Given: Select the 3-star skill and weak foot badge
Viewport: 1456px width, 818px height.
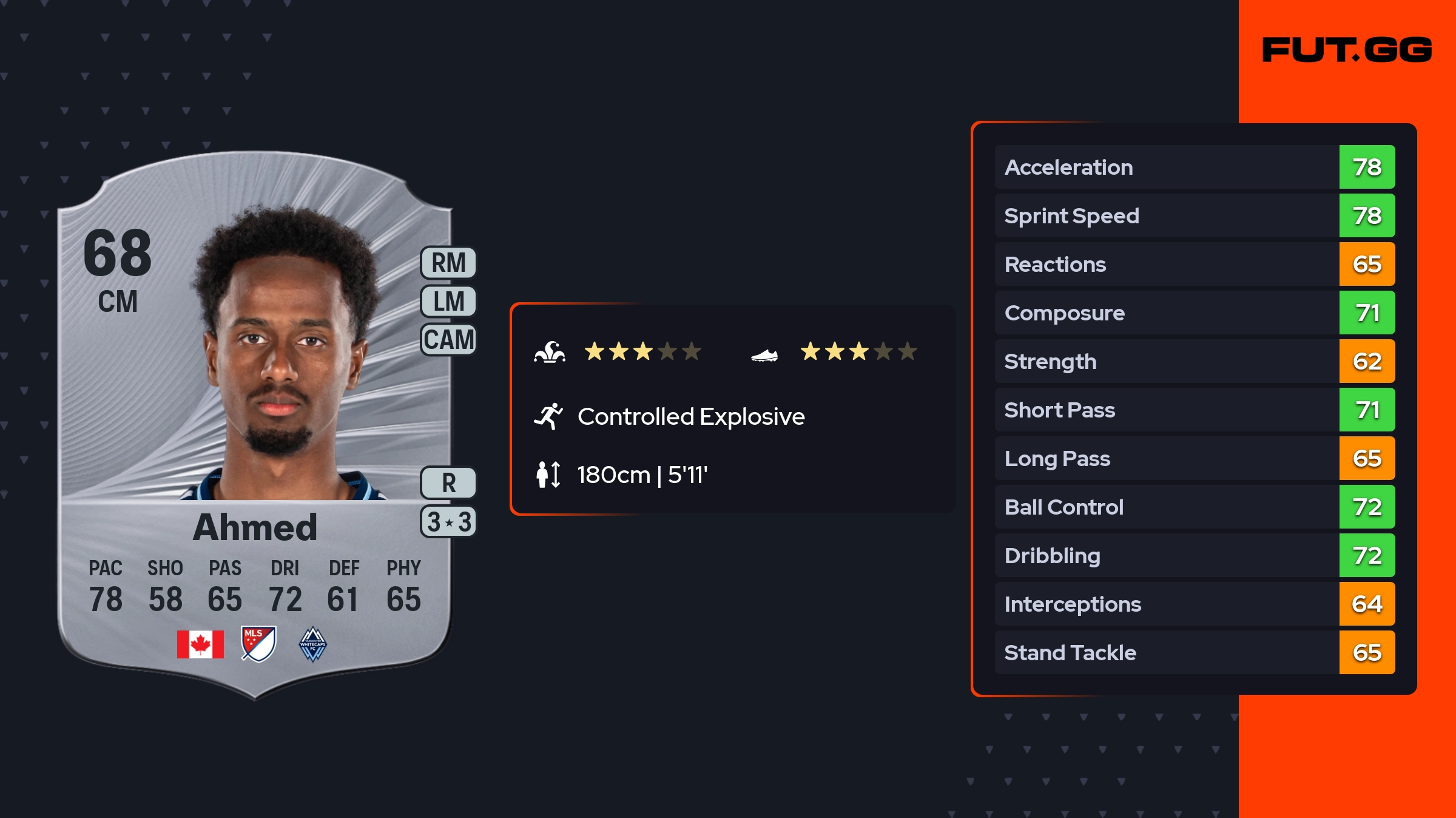Looking at the screenshot, I should [x=448, y=522].
